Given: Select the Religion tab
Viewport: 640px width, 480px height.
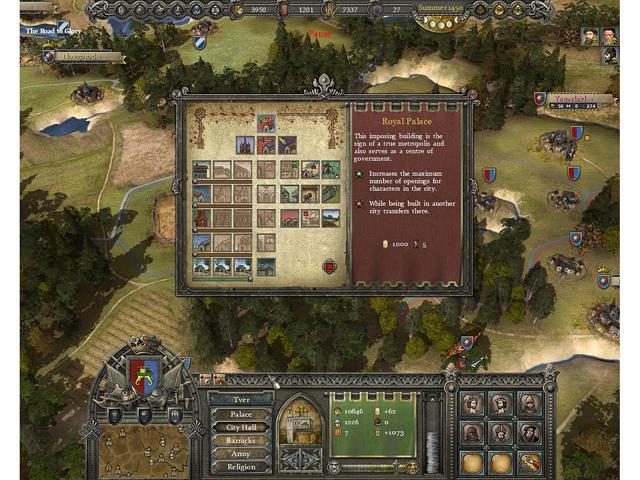Looking at the screenshot, I should coord(241,466).
